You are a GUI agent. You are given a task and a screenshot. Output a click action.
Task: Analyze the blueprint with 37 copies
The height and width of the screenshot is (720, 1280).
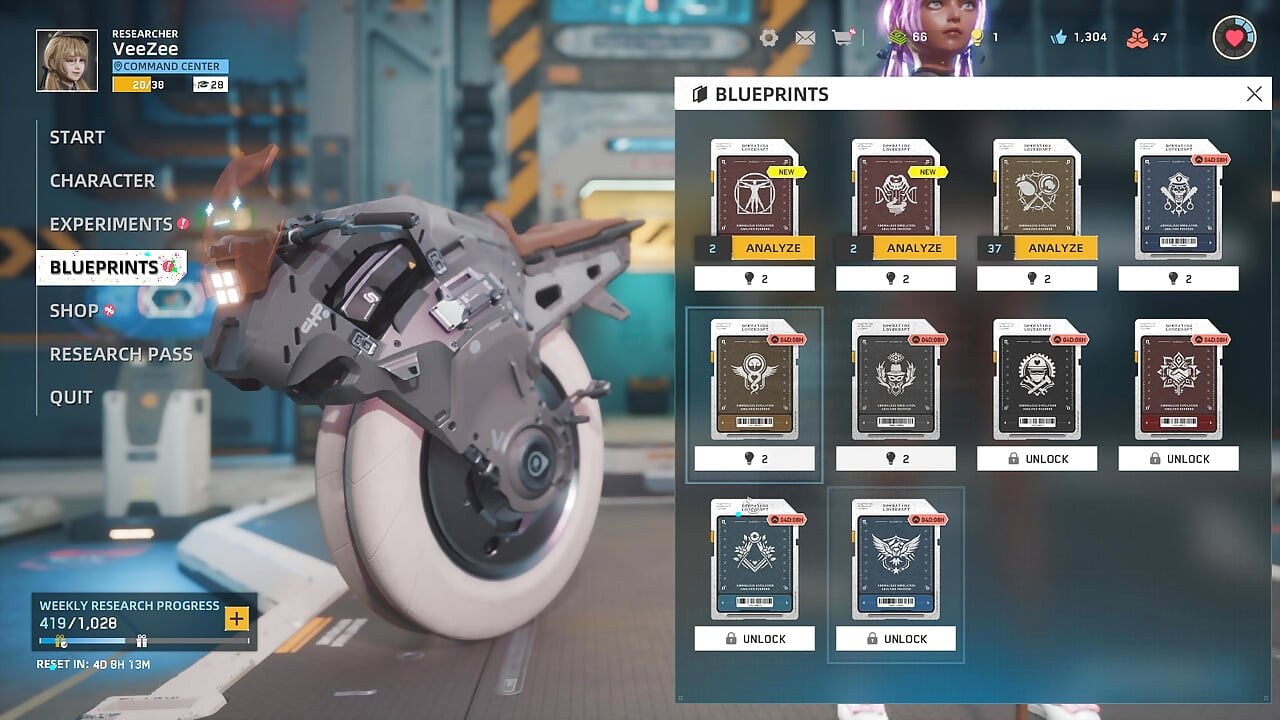pos(1055,248)
